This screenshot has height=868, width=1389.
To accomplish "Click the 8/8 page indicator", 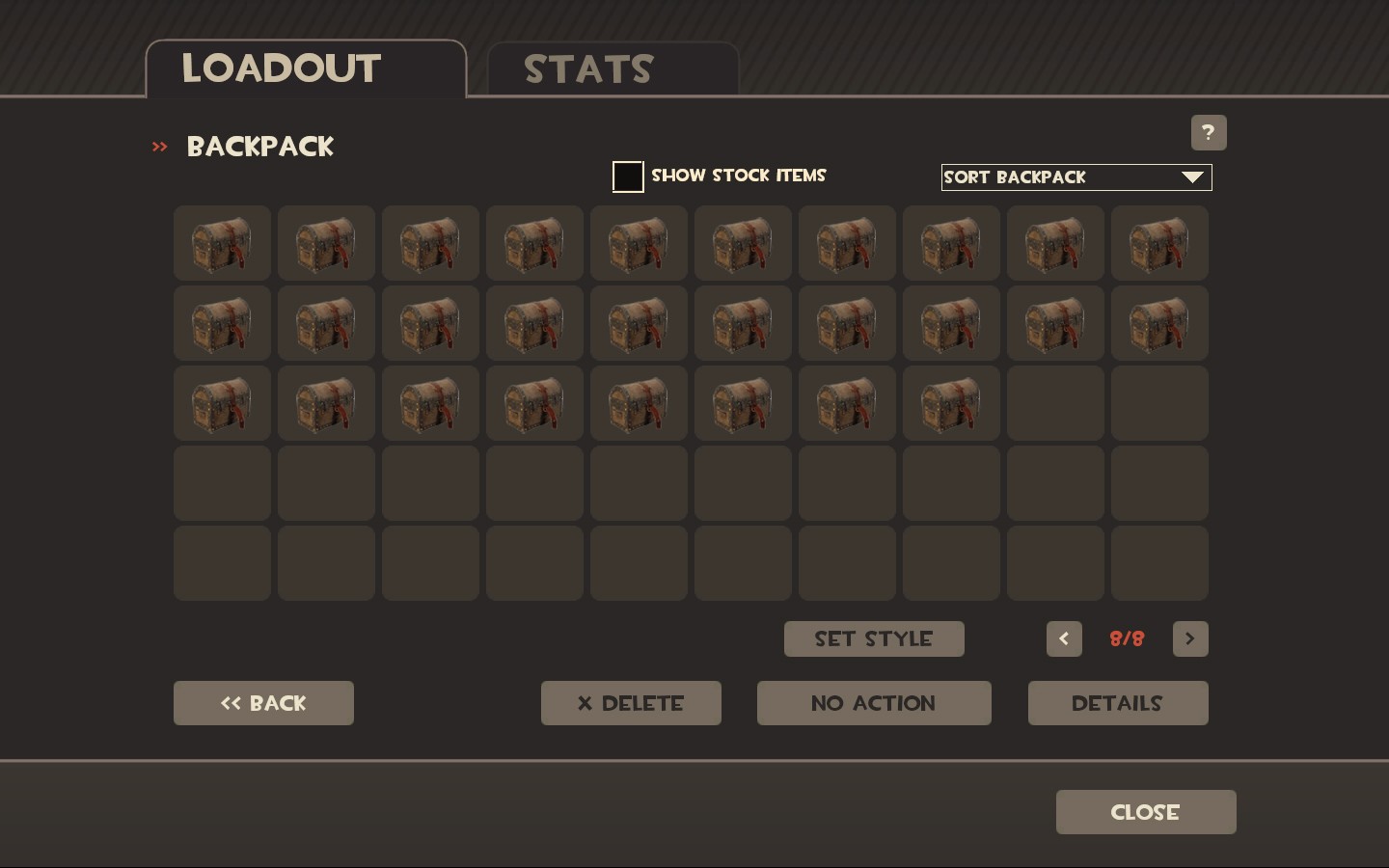I will point(1127,638).
